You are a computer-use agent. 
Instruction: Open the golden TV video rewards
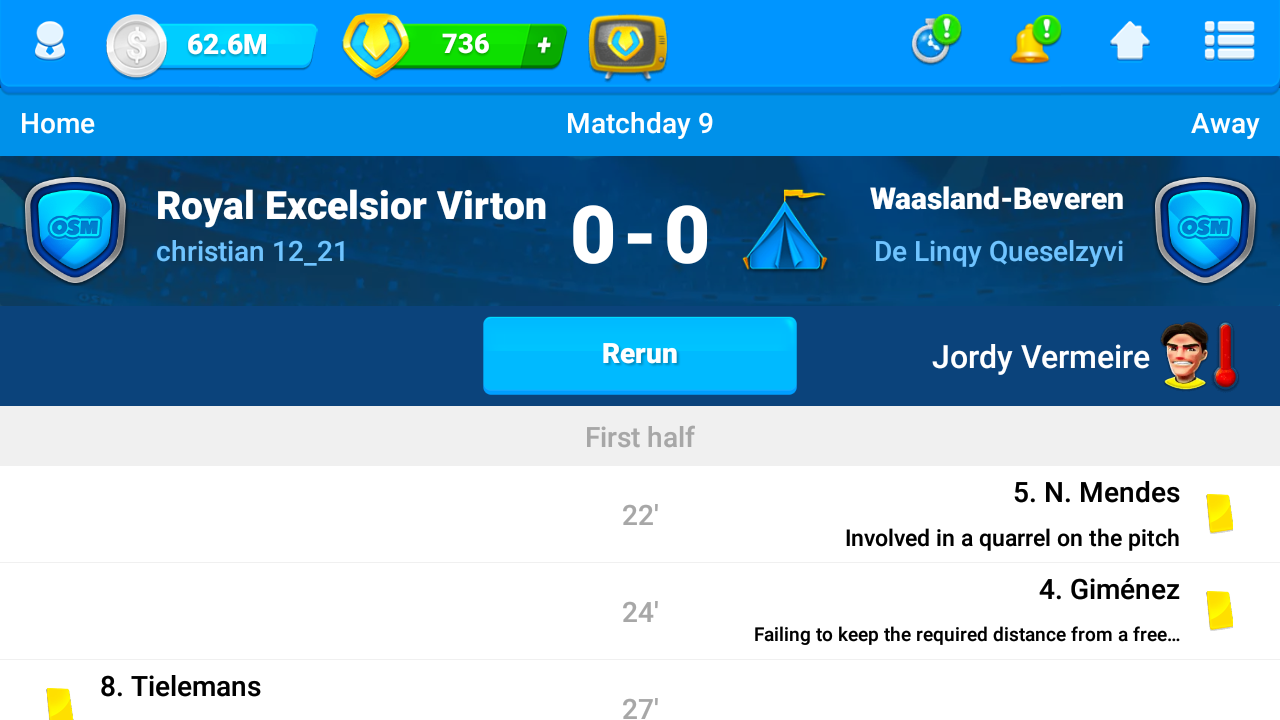tap(628, 46)
